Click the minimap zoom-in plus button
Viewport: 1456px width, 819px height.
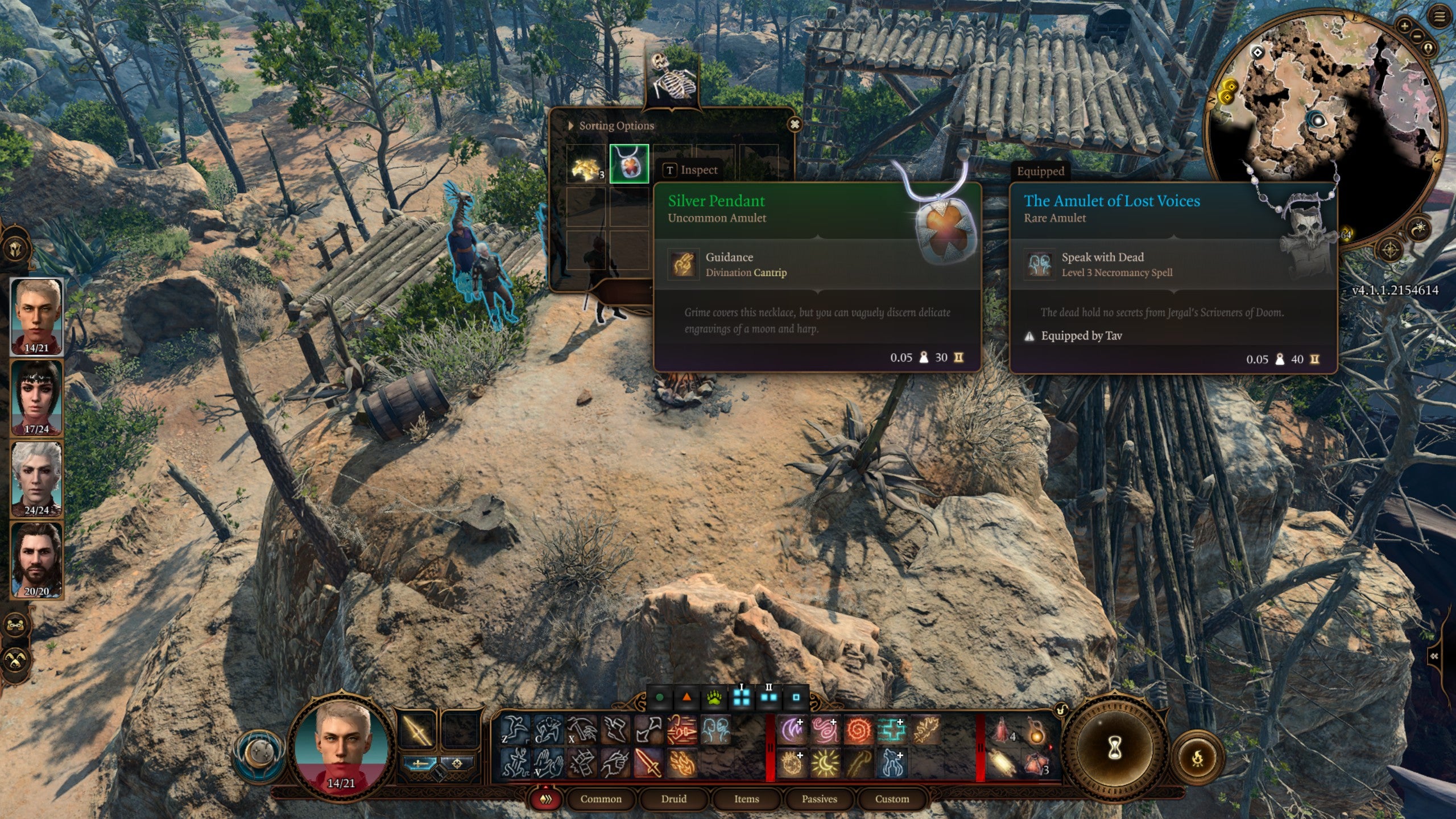1404,26
